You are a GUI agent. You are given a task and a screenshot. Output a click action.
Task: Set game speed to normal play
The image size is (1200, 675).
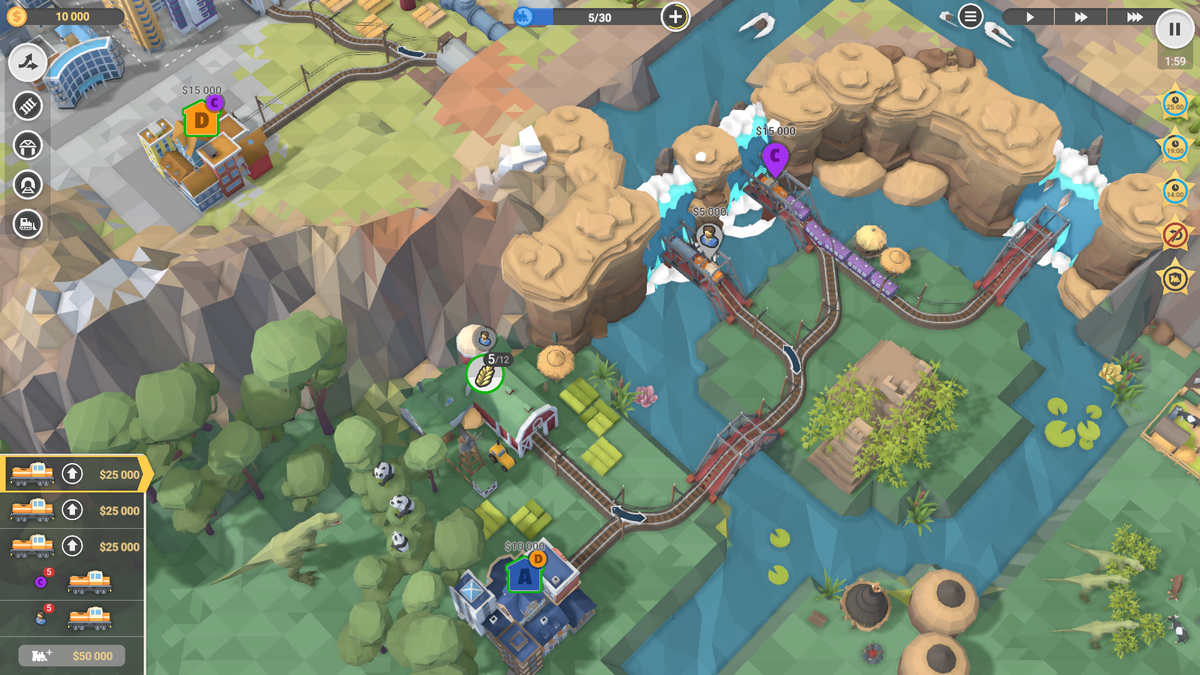click(x=1029, y=17)
